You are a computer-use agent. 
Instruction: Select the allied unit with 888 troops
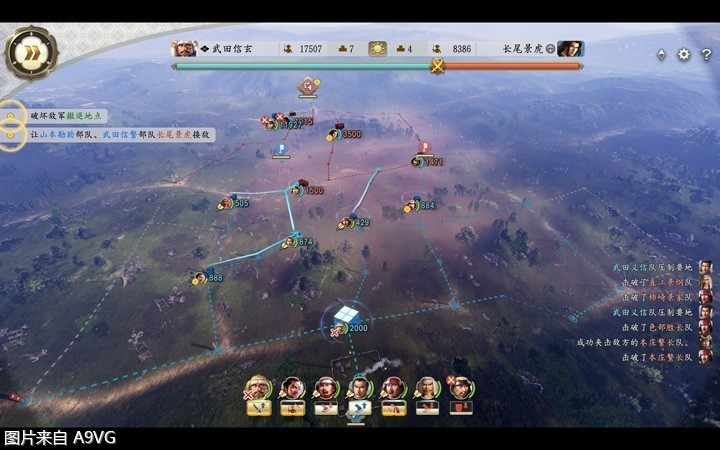(202, 278)
